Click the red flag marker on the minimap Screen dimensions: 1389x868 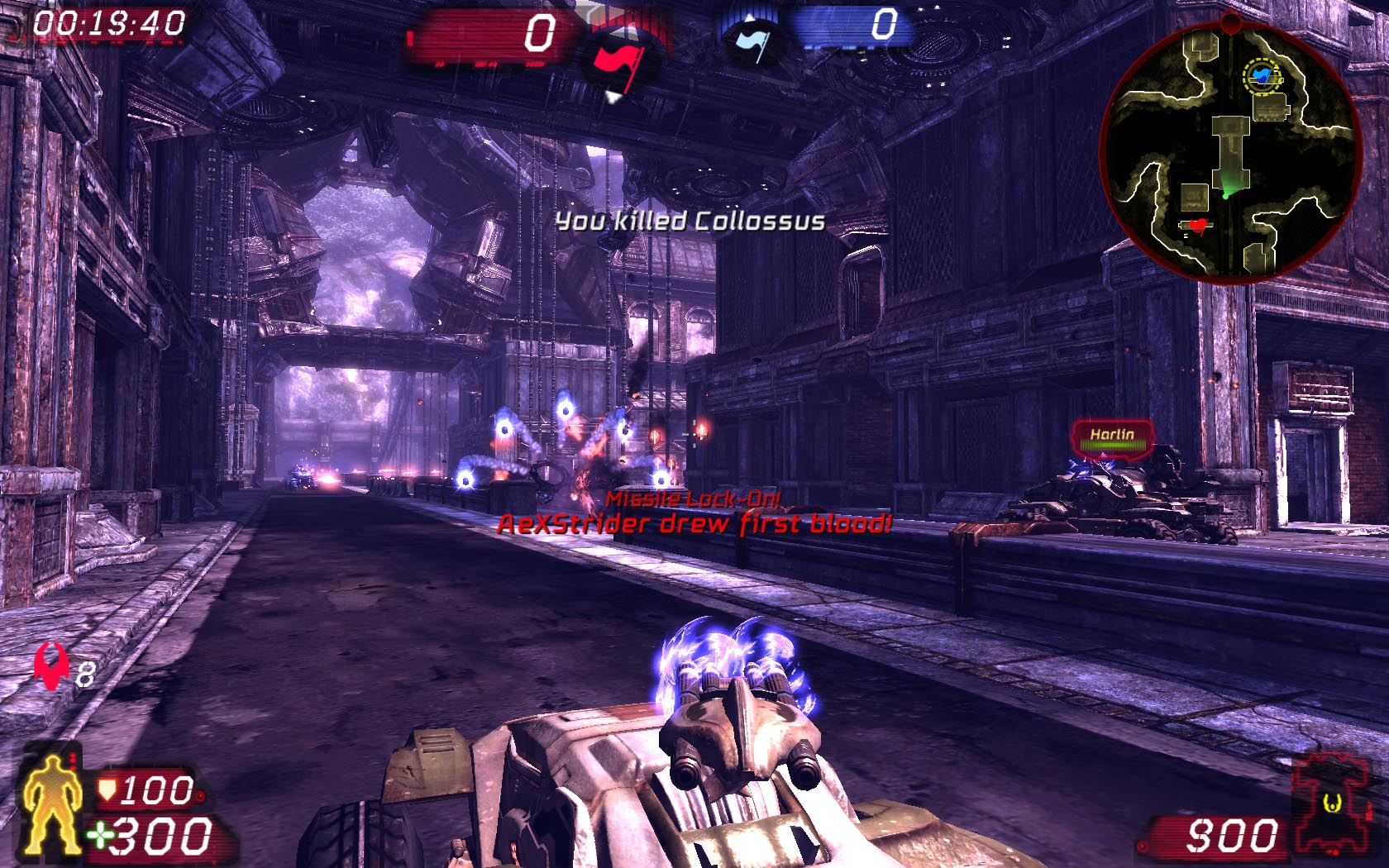(1196, 224)
